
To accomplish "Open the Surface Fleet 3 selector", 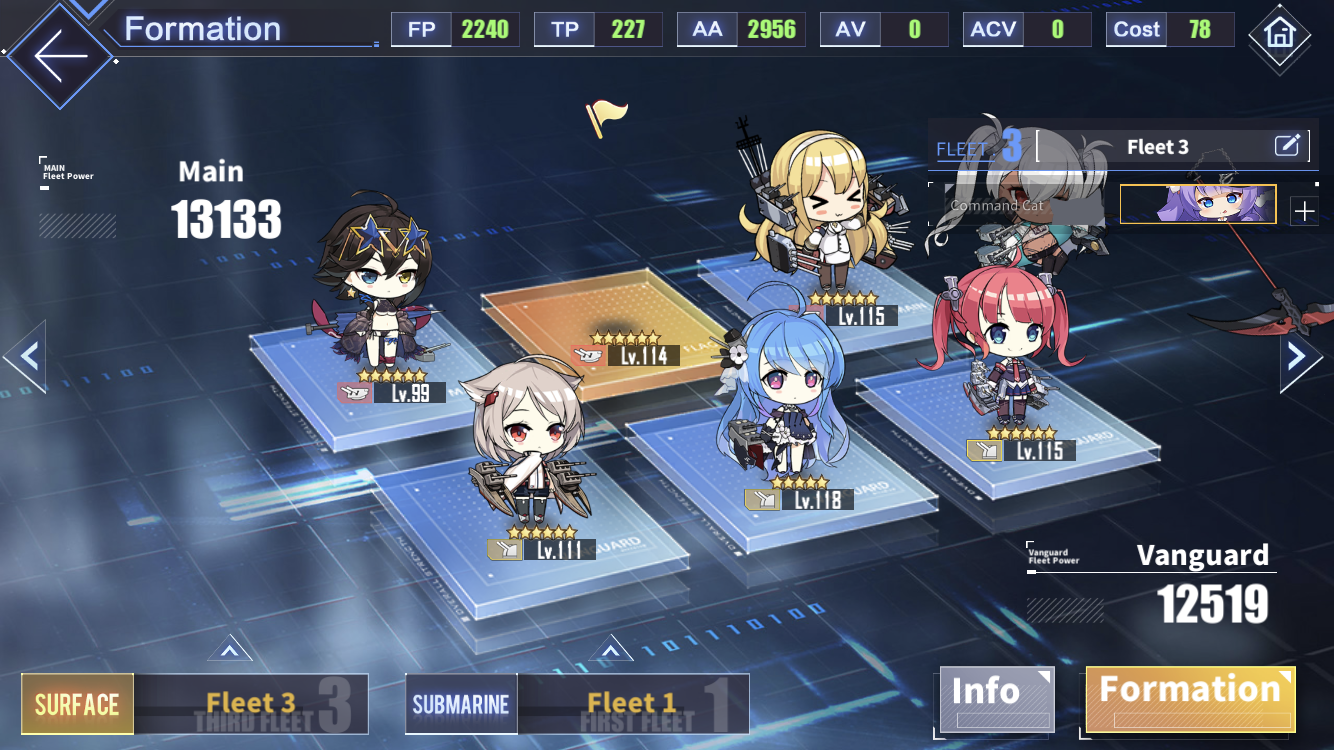I will coord(195,704).
